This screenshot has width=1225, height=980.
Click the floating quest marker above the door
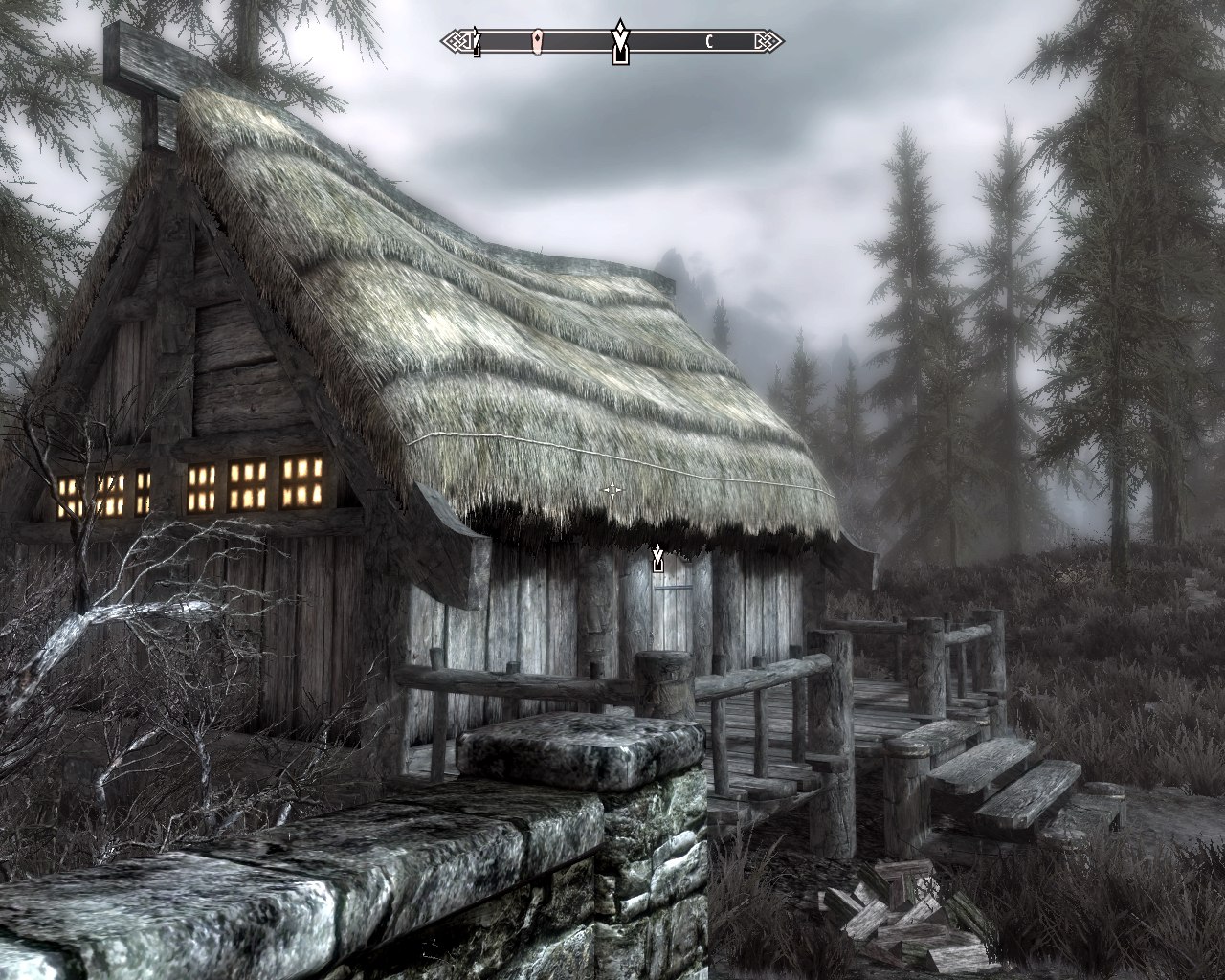[x=657, y=559]
